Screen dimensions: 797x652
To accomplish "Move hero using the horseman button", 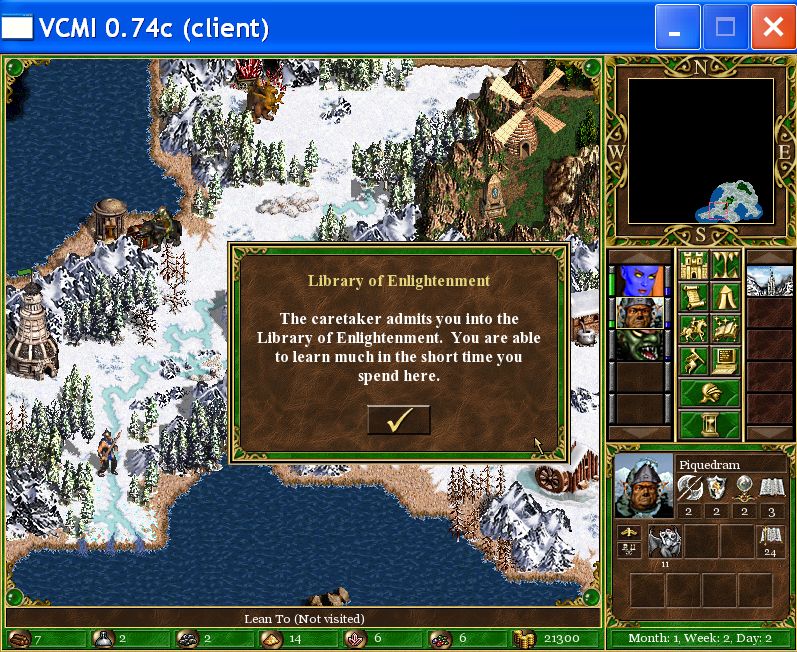I will click(693, 328).
